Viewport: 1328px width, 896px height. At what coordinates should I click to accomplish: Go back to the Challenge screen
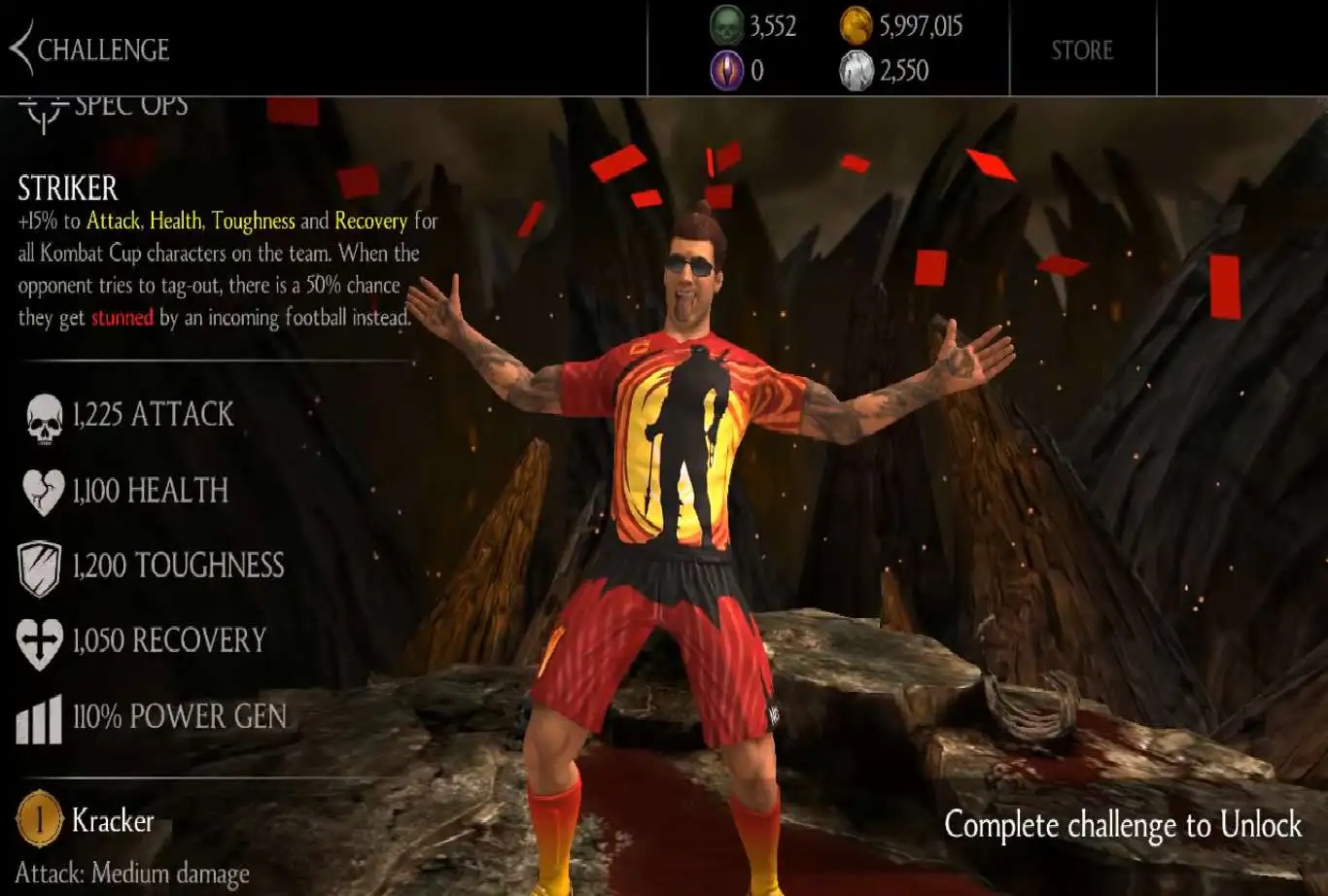(87, 50)
